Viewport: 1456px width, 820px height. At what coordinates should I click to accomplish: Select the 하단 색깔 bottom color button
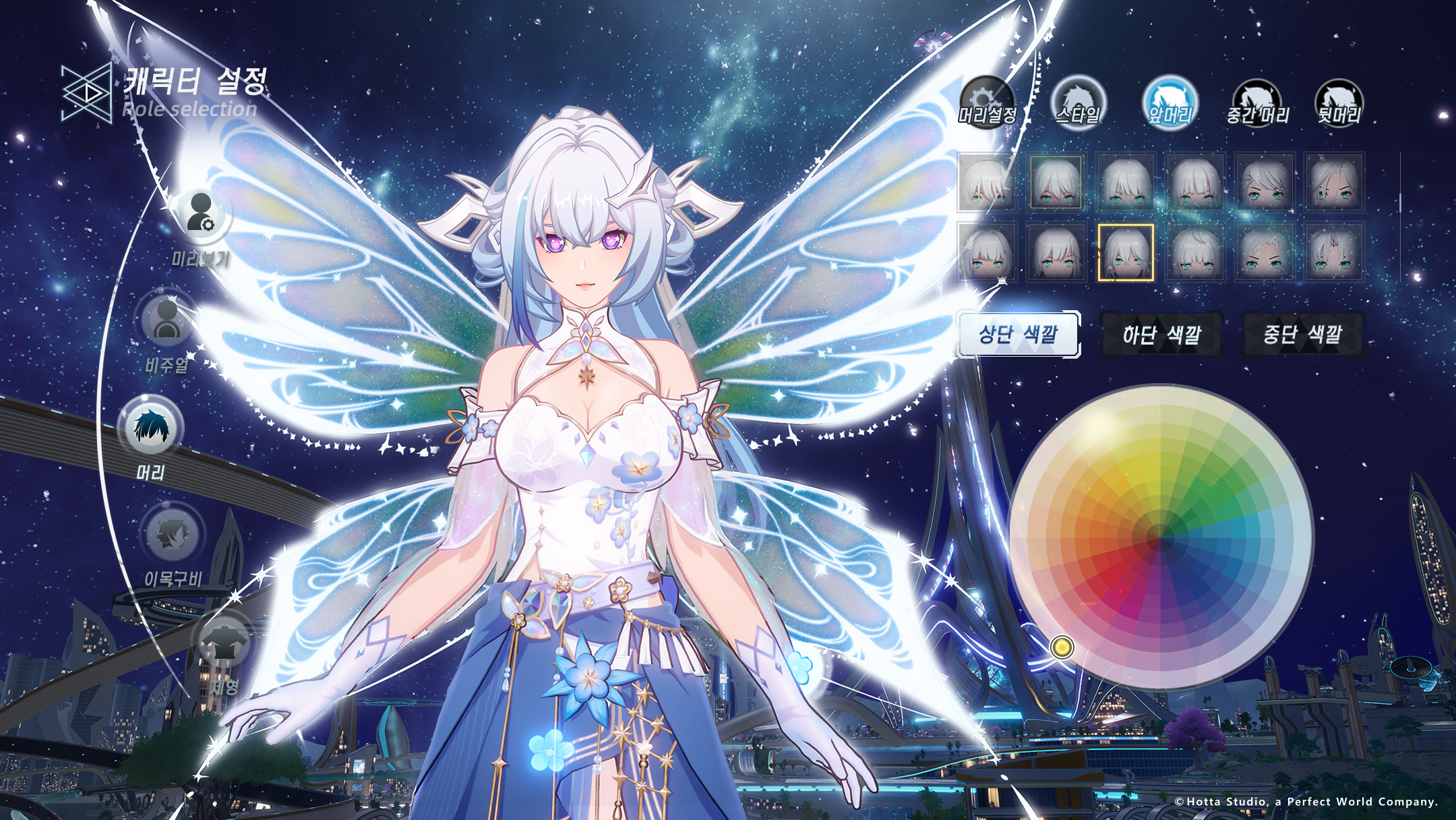point(1161,334)
